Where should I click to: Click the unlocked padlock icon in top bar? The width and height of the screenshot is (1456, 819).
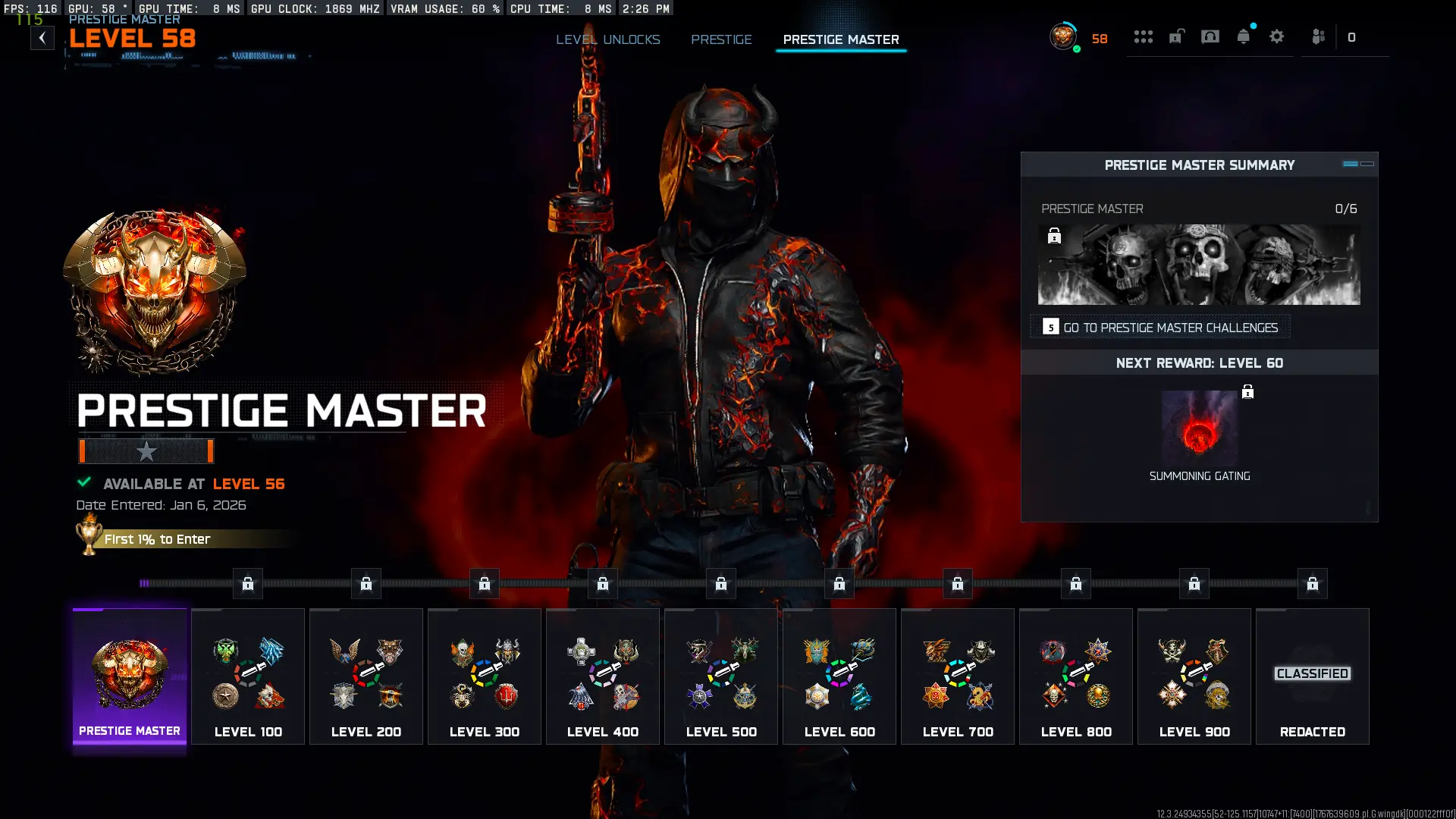(x=1176, y=36)
